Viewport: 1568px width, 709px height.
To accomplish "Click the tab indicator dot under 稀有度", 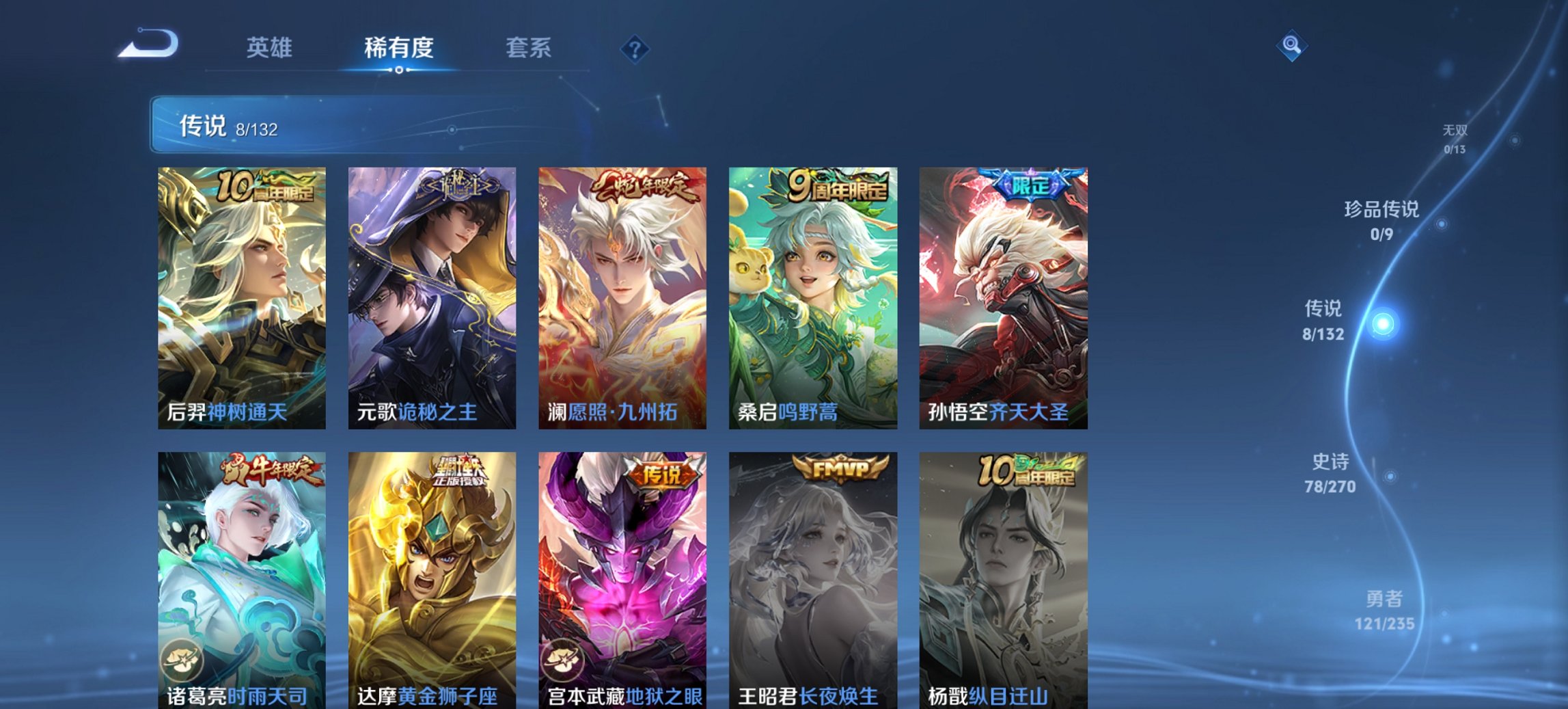I will coord(398,69).
